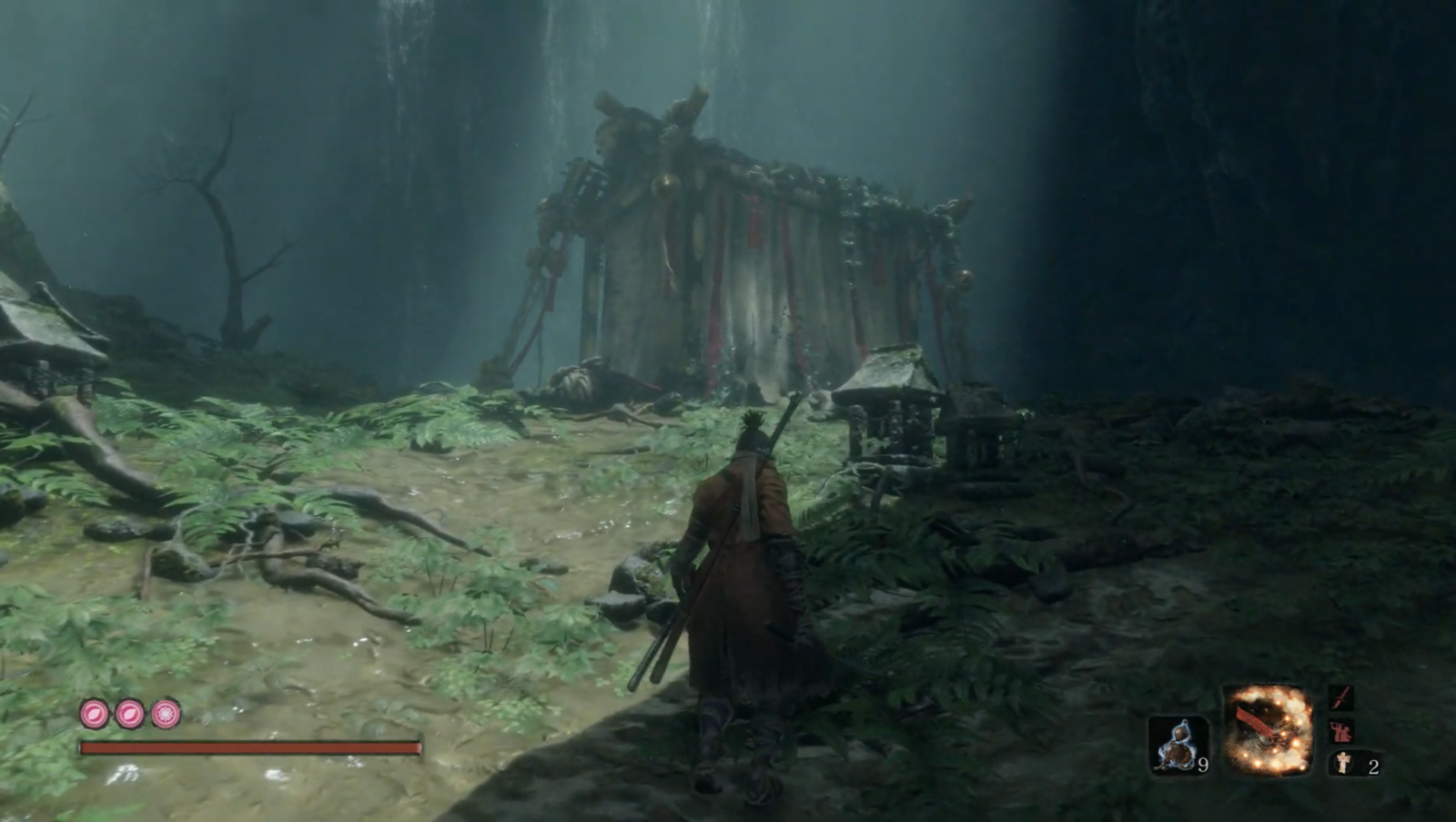
Task: Click the Combat Arts skill icon
Action: pyautogui.click(x=1340, y=731)
